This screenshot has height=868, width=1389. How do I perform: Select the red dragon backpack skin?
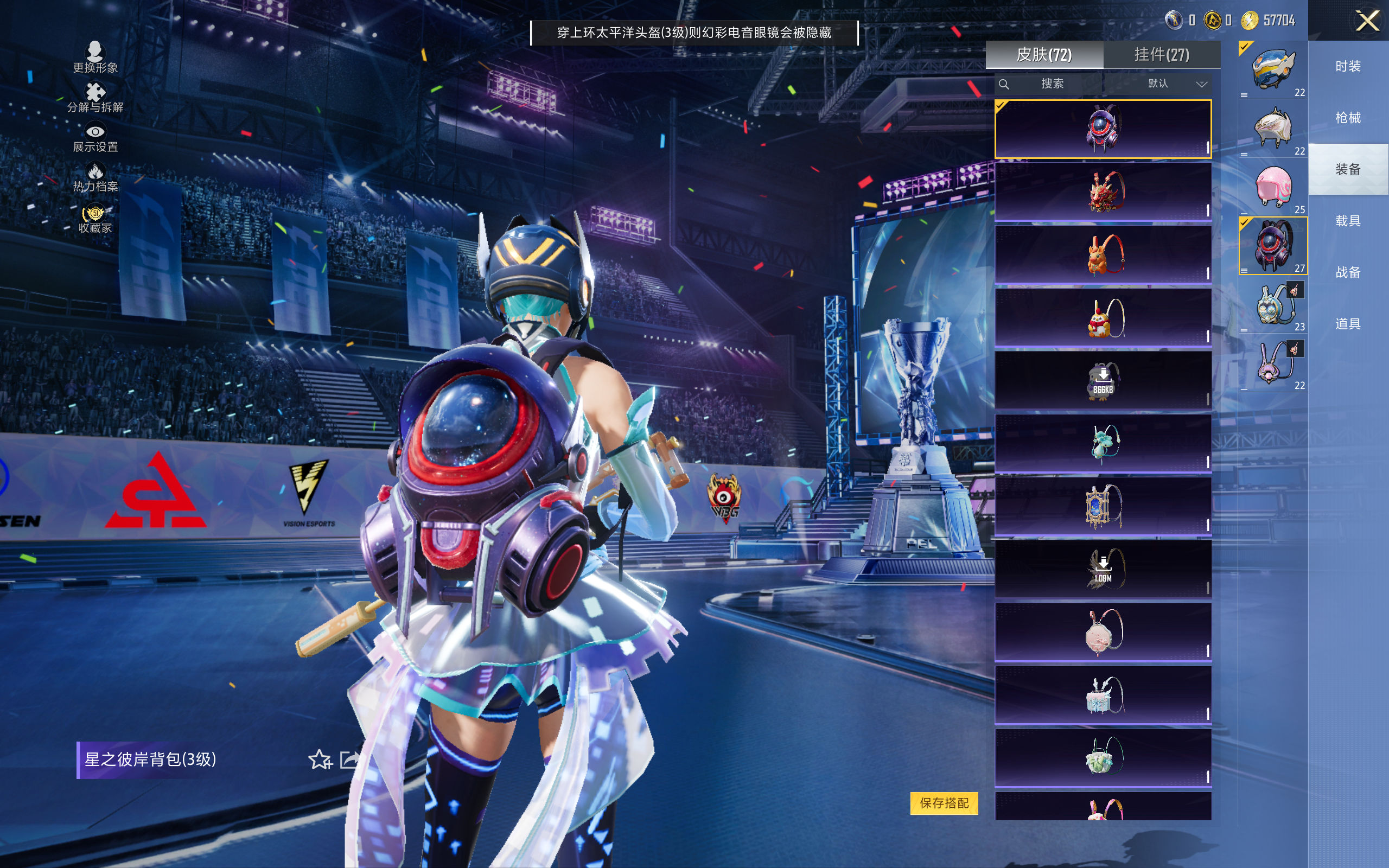pyautogui.click(x=1103, y=192)
